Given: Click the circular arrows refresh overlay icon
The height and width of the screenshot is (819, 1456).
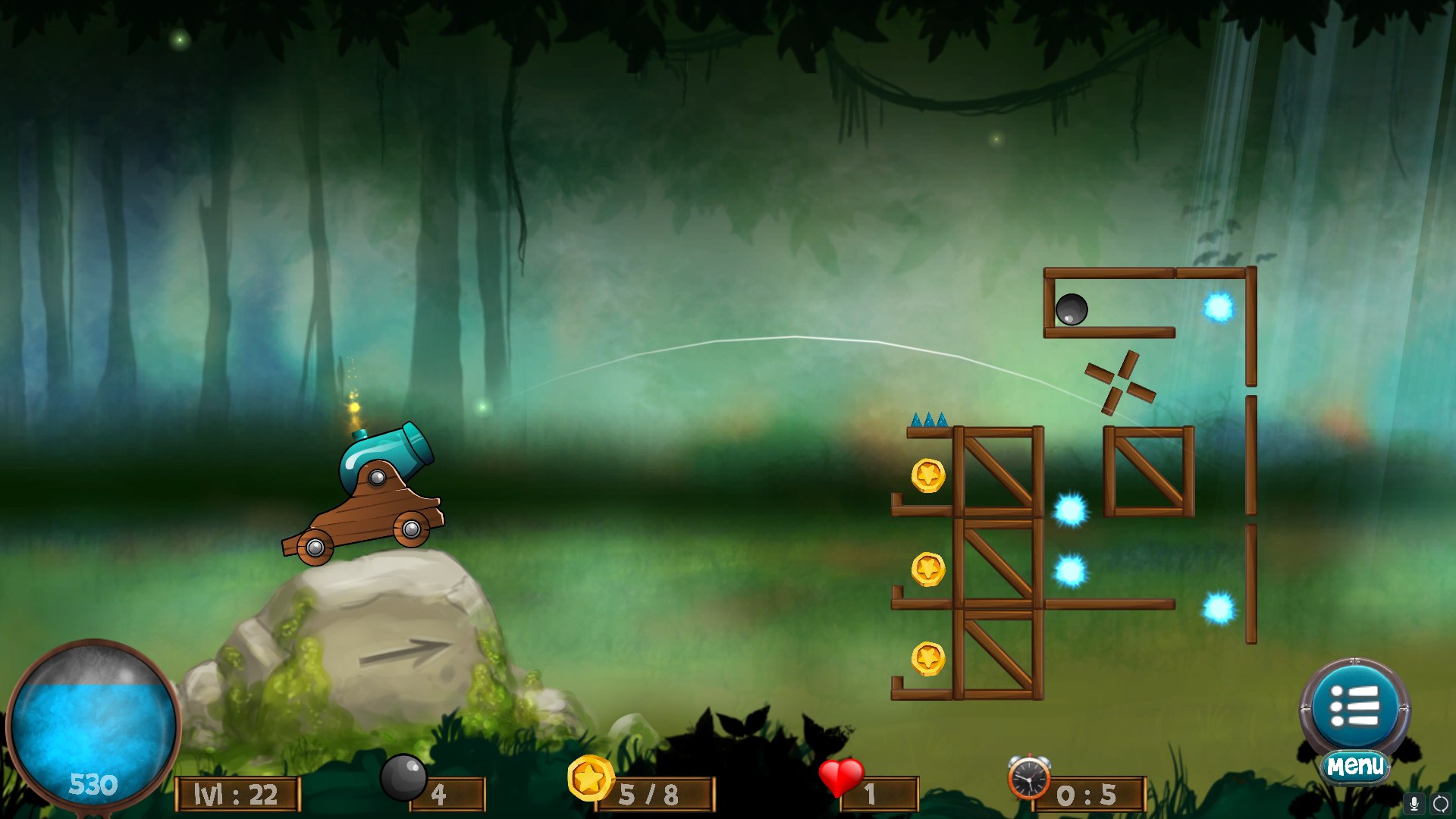Looking at the screenshot, I should click(1440, 804).
